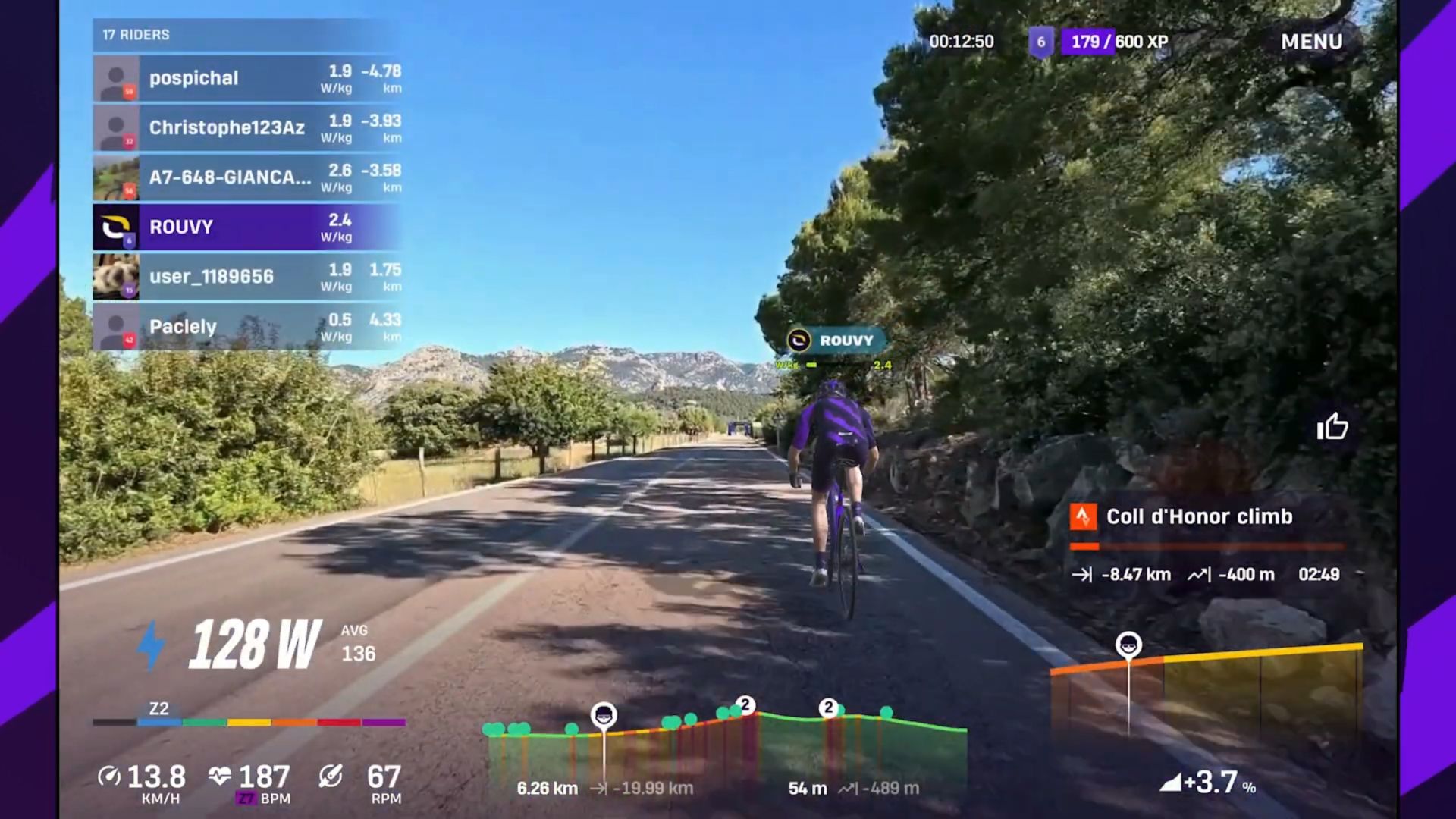Give a thumbs up

tap(1332, 427)
